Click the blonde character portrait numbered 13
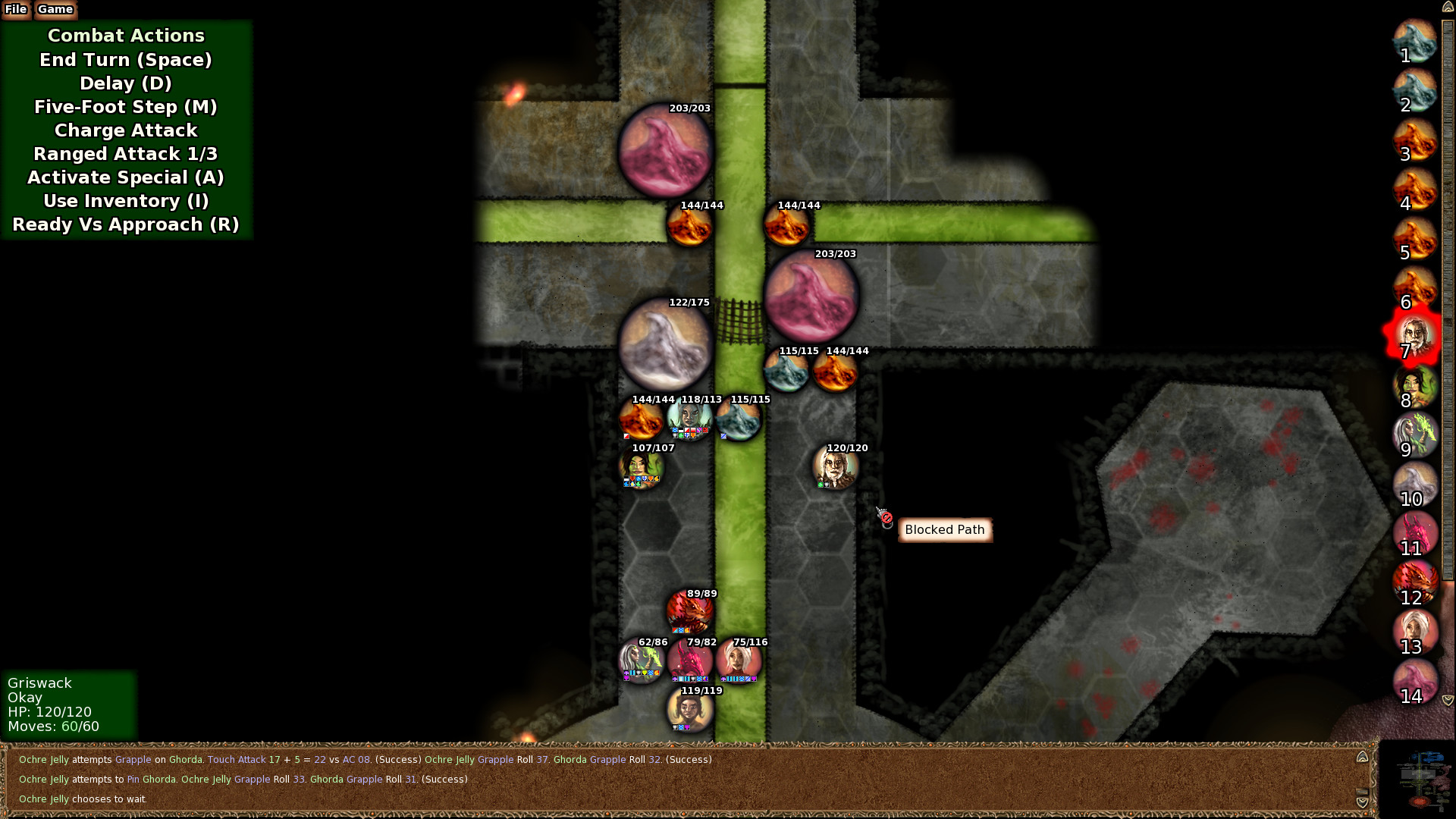The width and height of the screenshot is (1456, 819). 1414,632
